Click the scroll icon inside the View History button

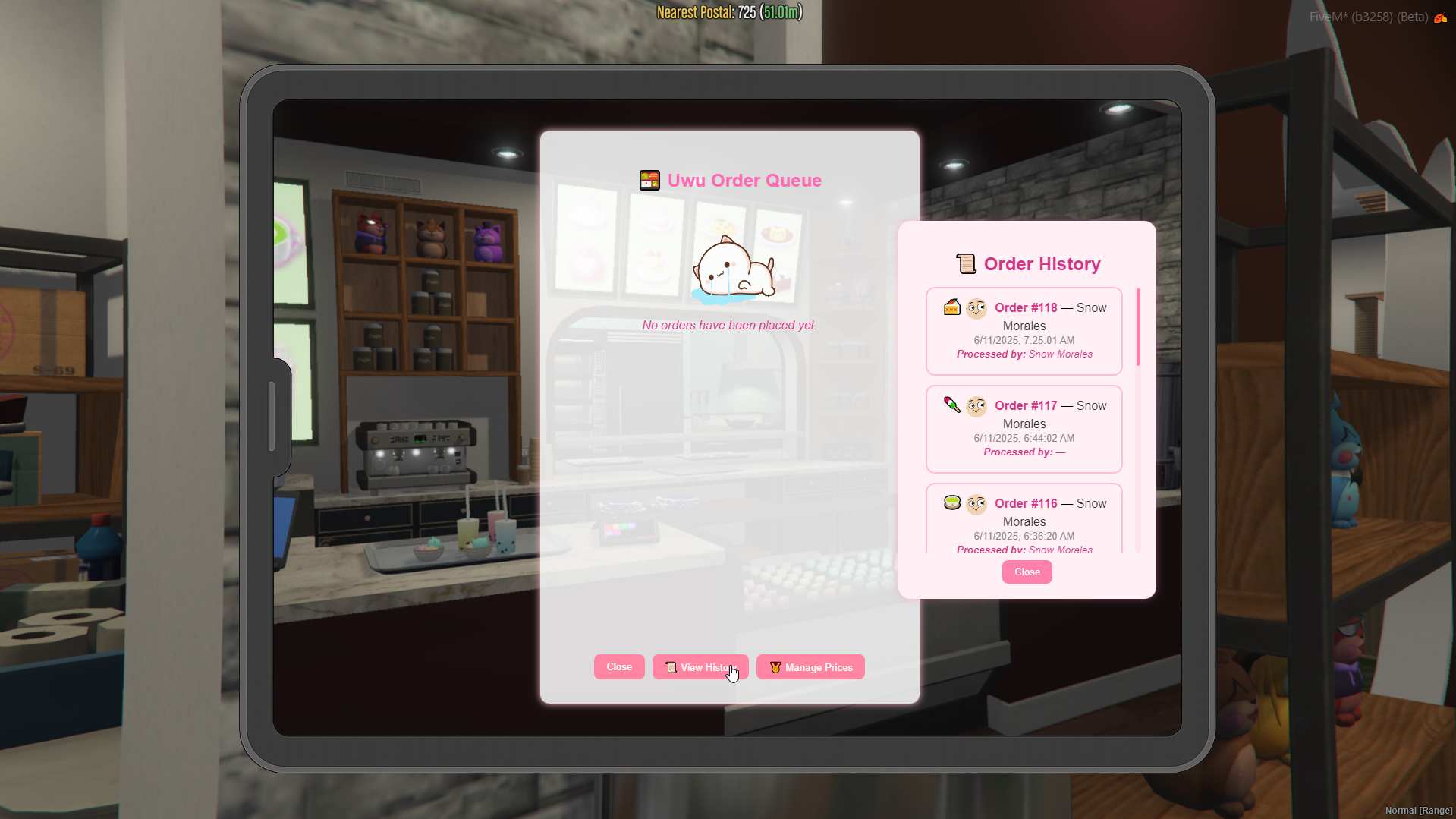pos(670,667)
